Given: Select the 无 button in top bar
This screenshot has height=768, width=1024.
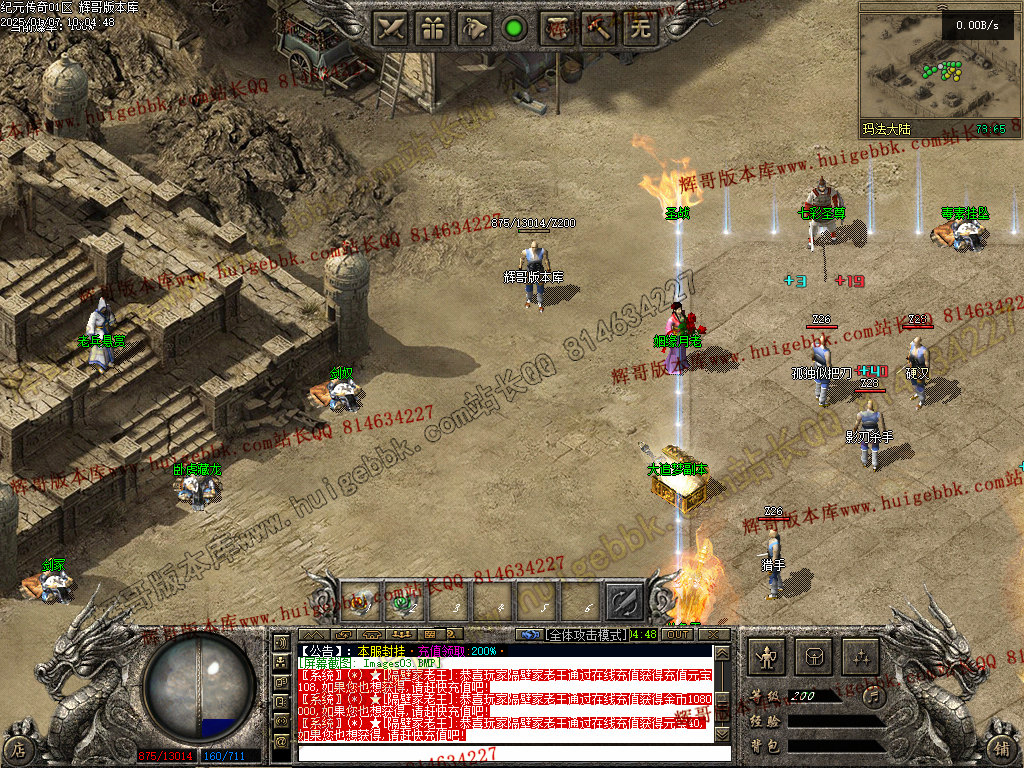Looking at the screenshot, I should tap(640, 28).
